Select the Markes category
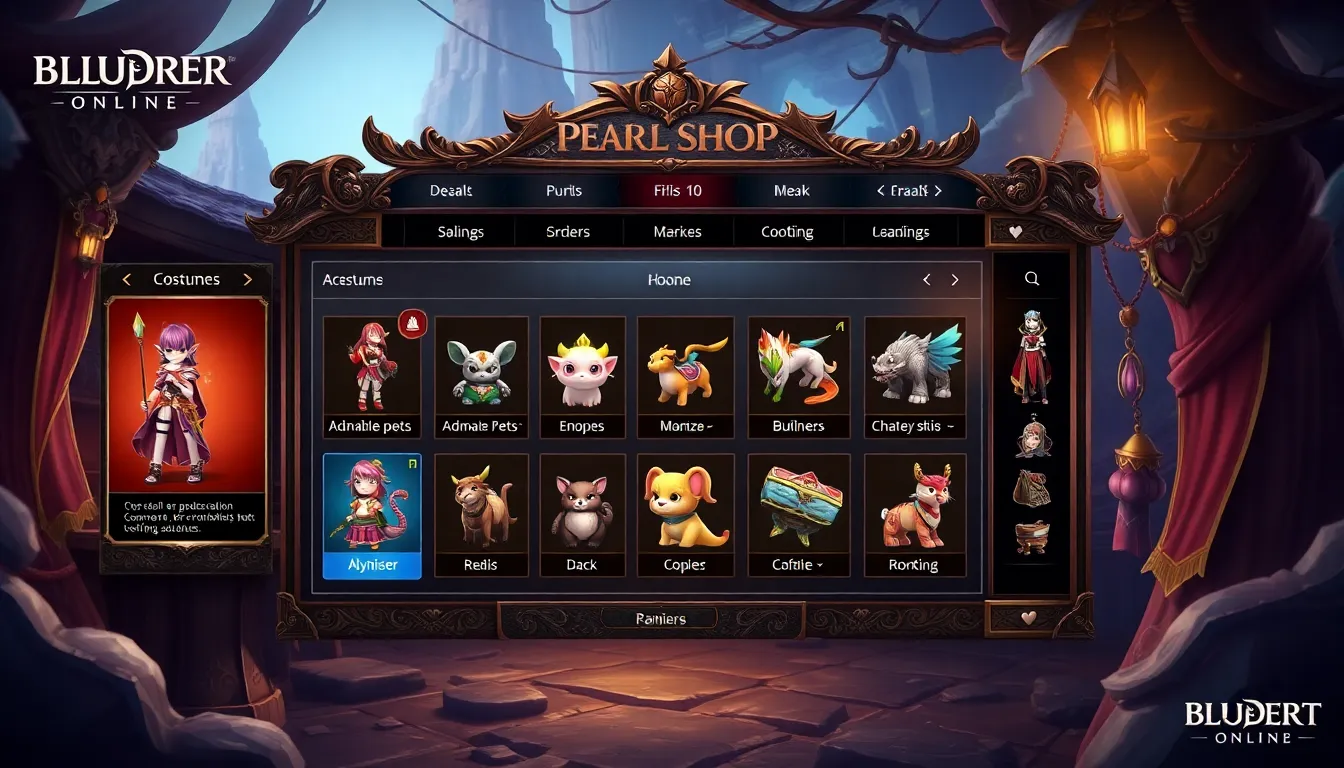Viewport: 1344px width, 768px height. coord(677,232)
